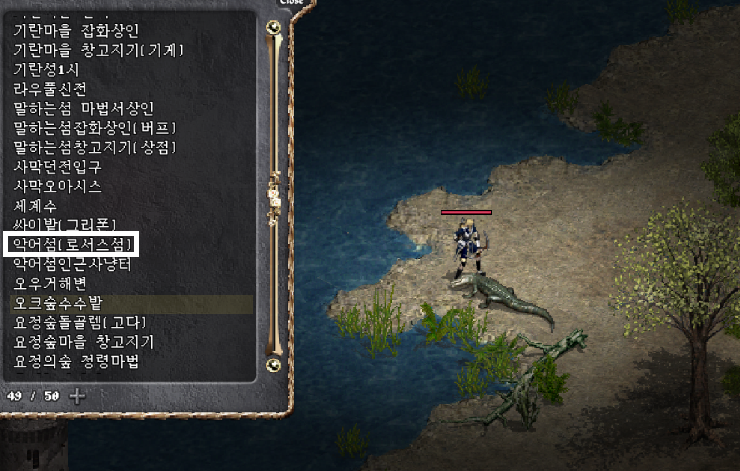Close the bookmark list window

[x=290, y=3]
